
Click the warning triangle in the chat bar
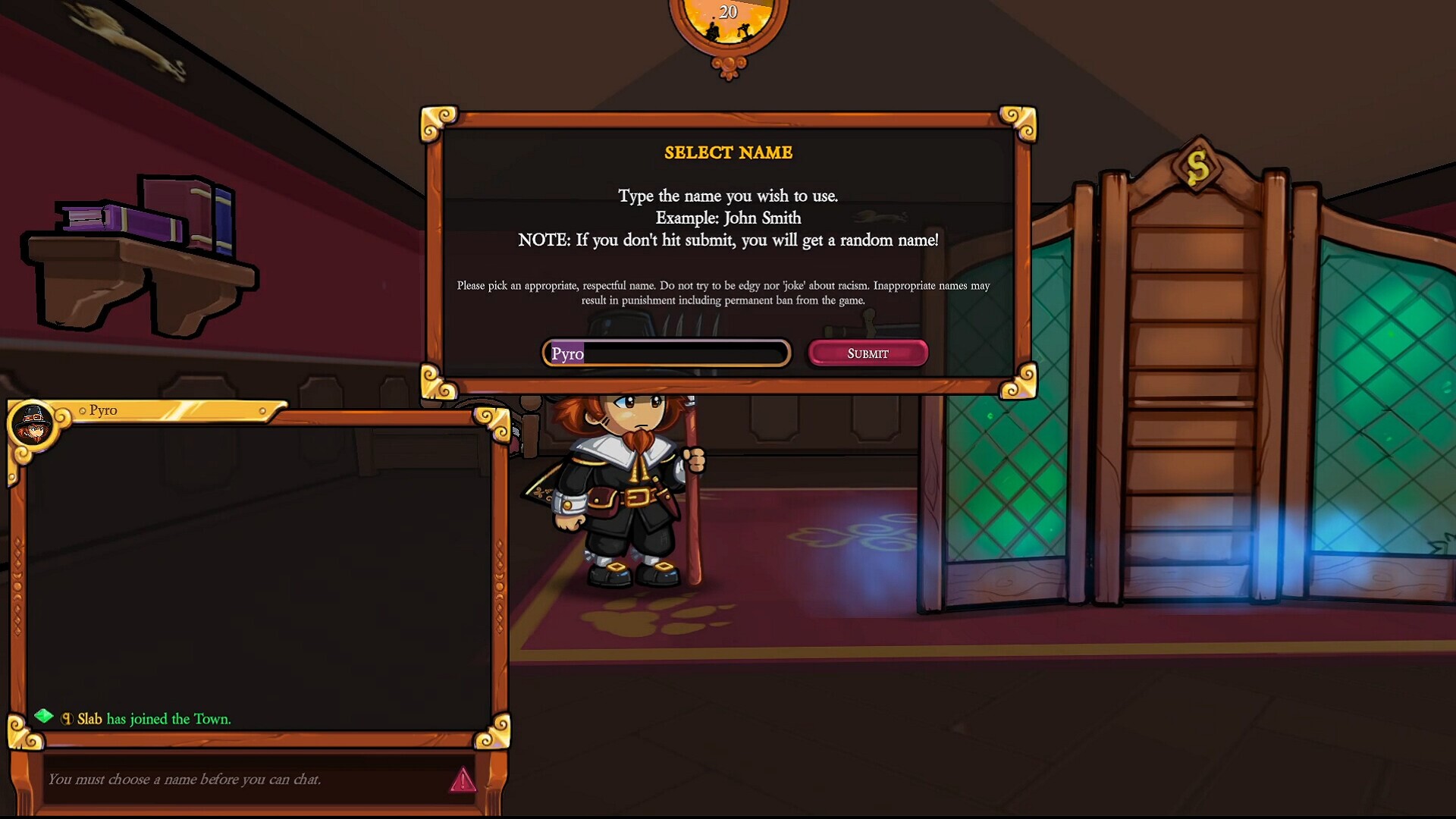pyautogui.click(x=462, y=779)
